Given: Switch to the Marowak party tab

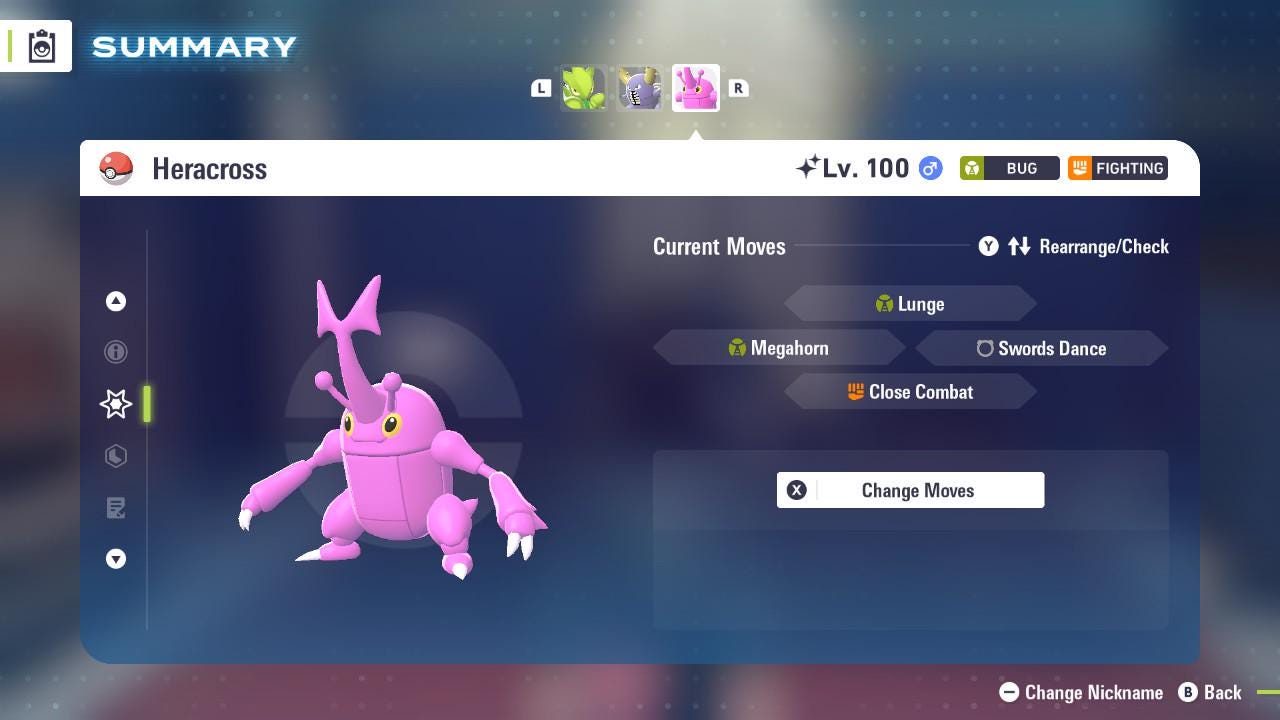Looking at the screenshot, I should [x=639, y=88].
